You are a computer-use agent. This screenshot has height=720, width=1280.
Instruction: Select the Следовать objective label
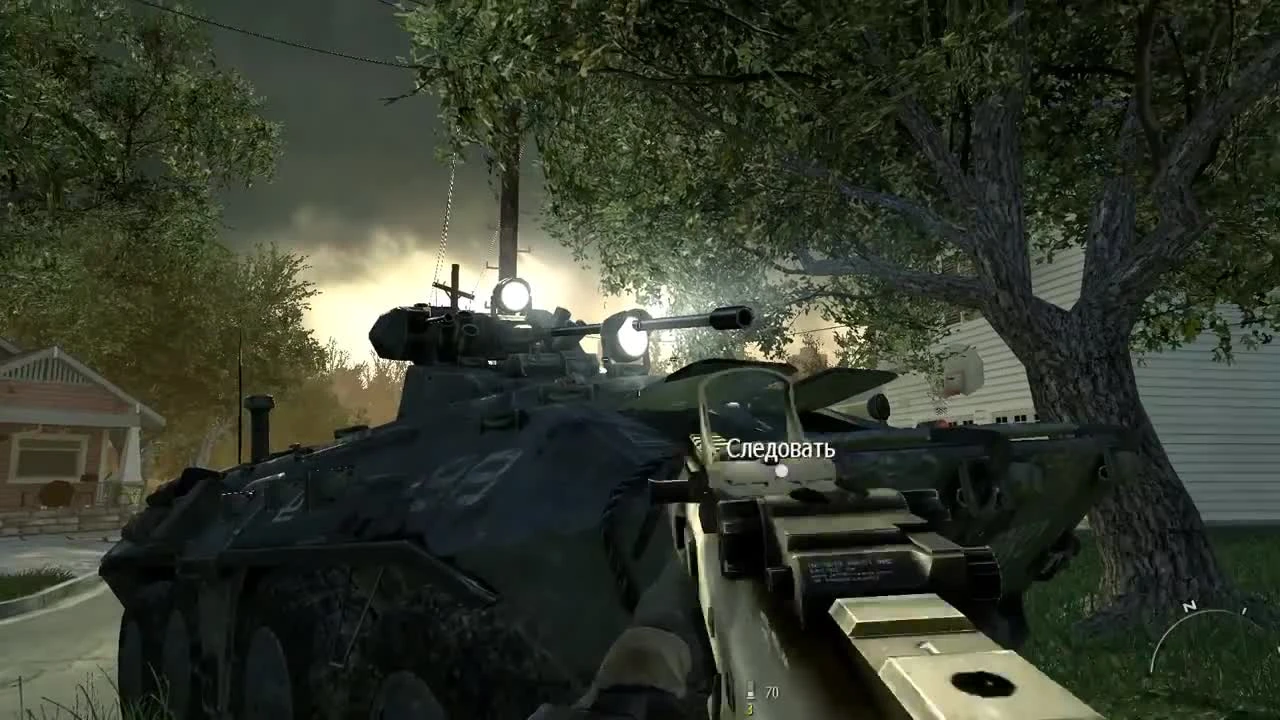tap(780, 448)
